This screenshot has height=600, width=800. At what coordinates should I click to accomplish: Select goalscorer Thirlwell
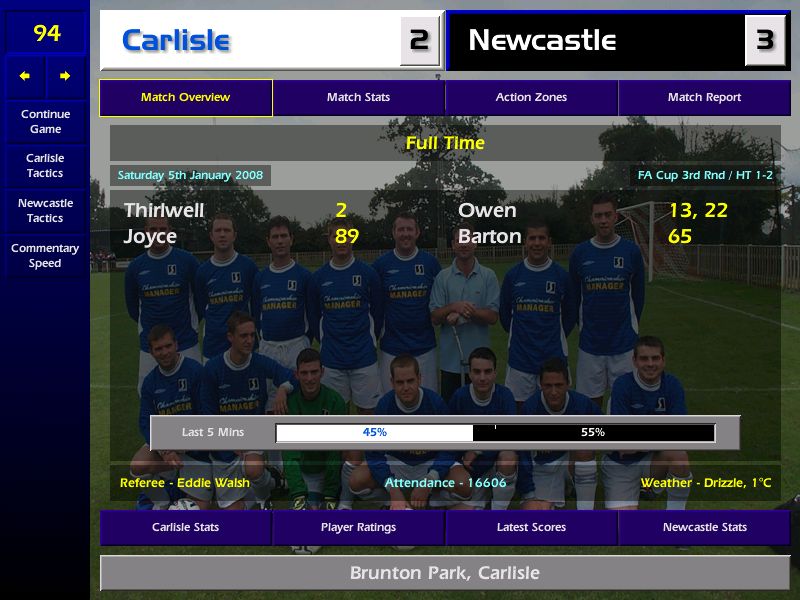point(164,210)
